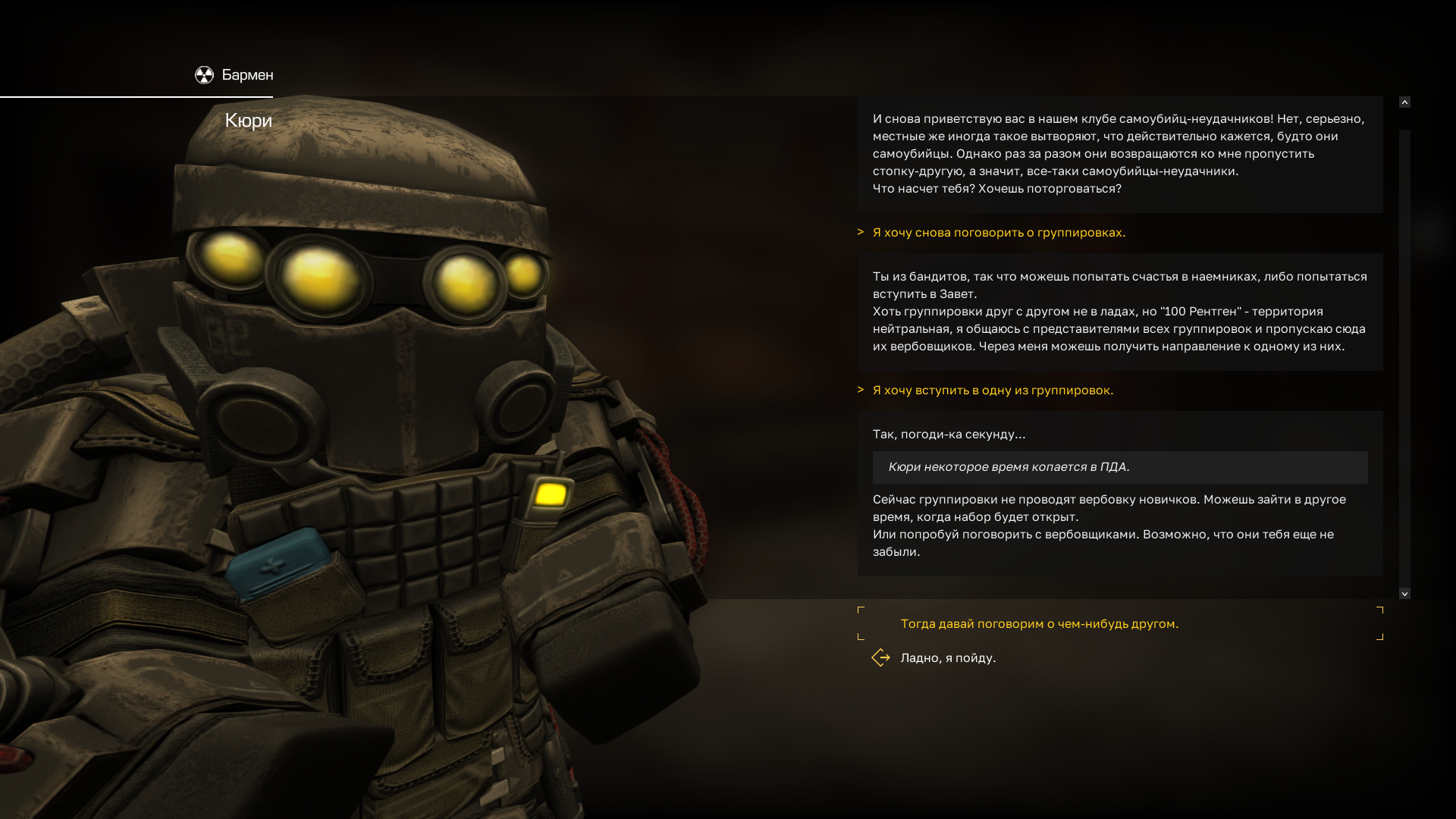The image size is (1456, 819).
Task: Click the dialogue scroll-down arrow
Action: click(x=1404, y=594)
